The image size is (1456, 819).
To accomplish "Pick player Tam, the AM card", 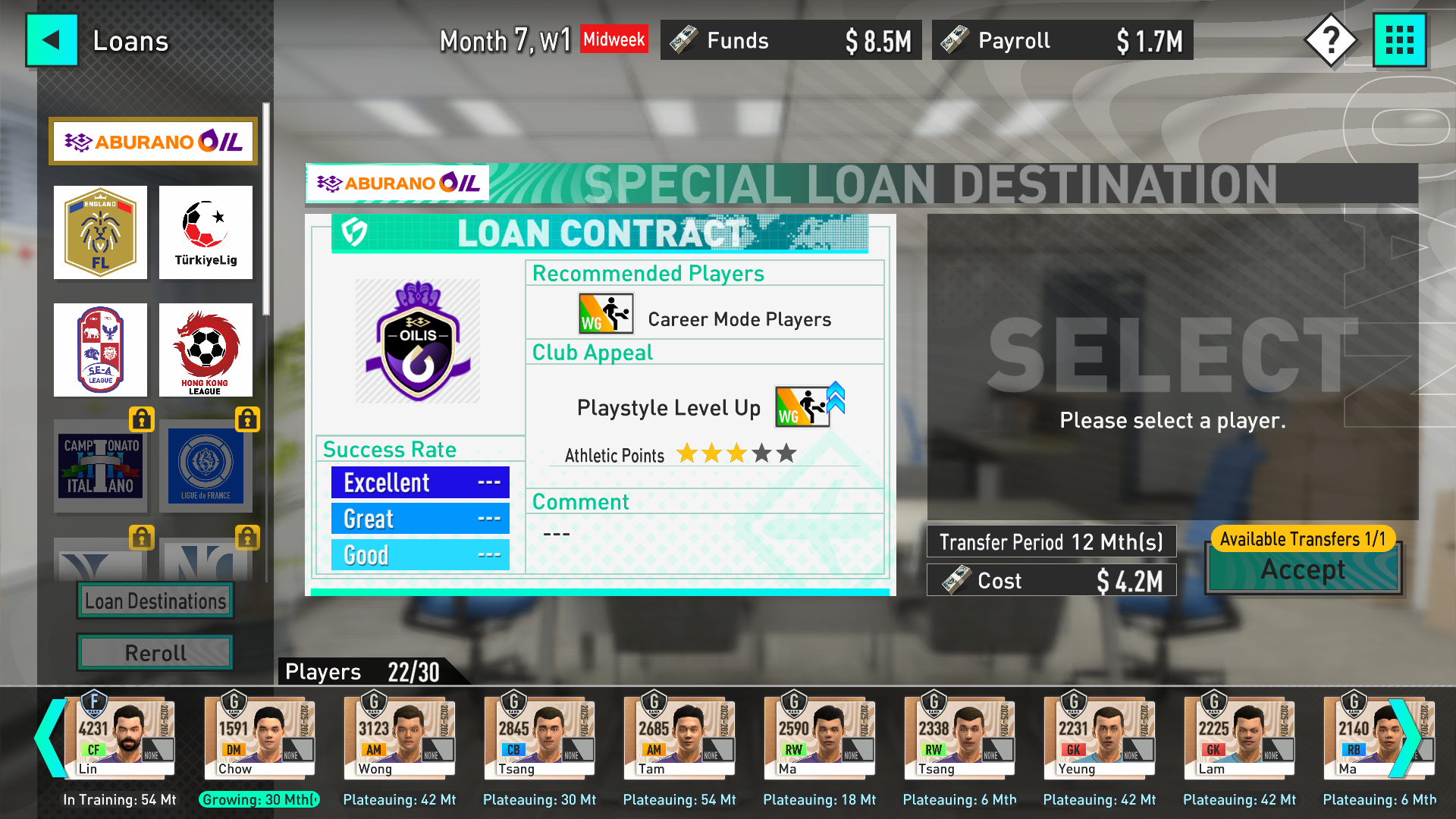I will (679, 737).
